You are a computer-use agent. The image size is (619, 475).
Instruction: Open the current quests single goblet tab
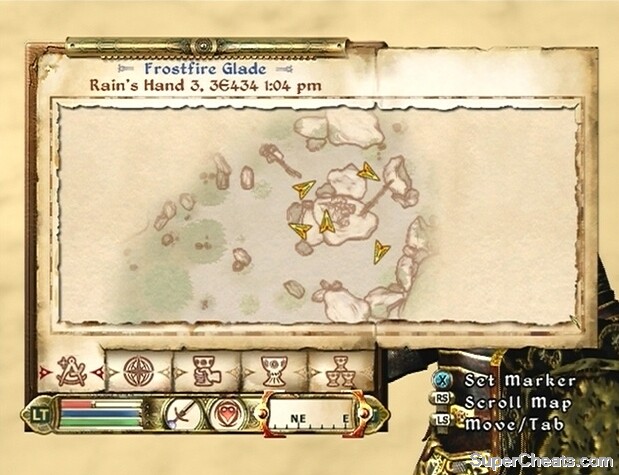(270, 372)
